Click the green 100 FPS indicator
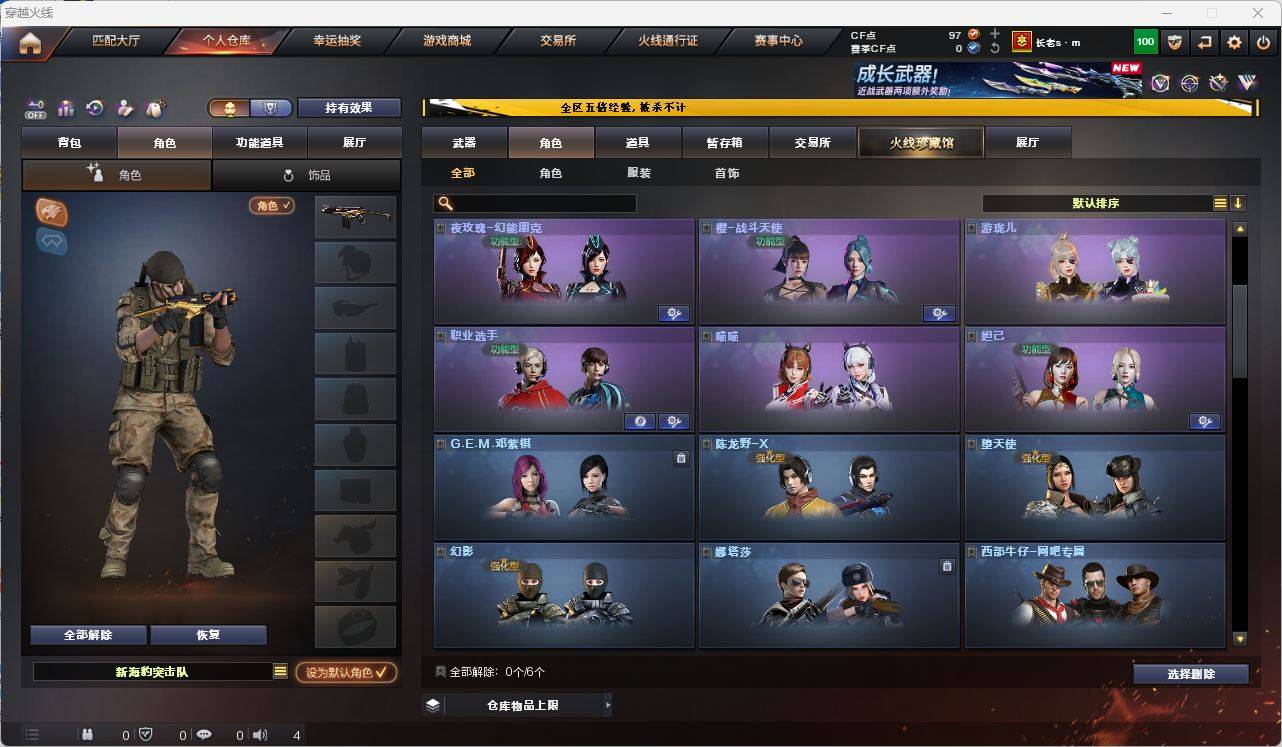 pyautogui.click(x=1145, y=42)
